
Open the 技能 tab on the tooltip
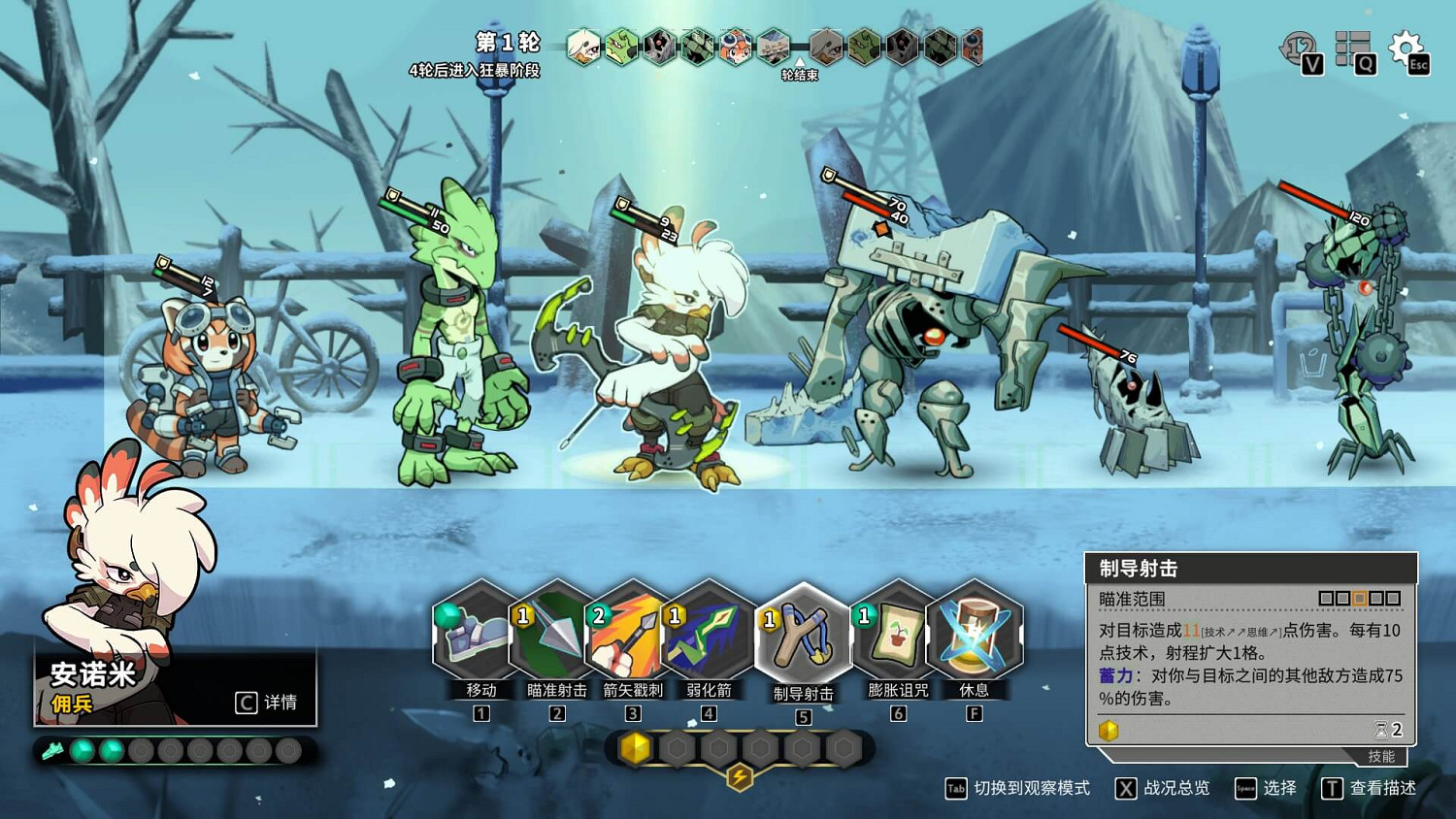click(x=1380, y=756)
